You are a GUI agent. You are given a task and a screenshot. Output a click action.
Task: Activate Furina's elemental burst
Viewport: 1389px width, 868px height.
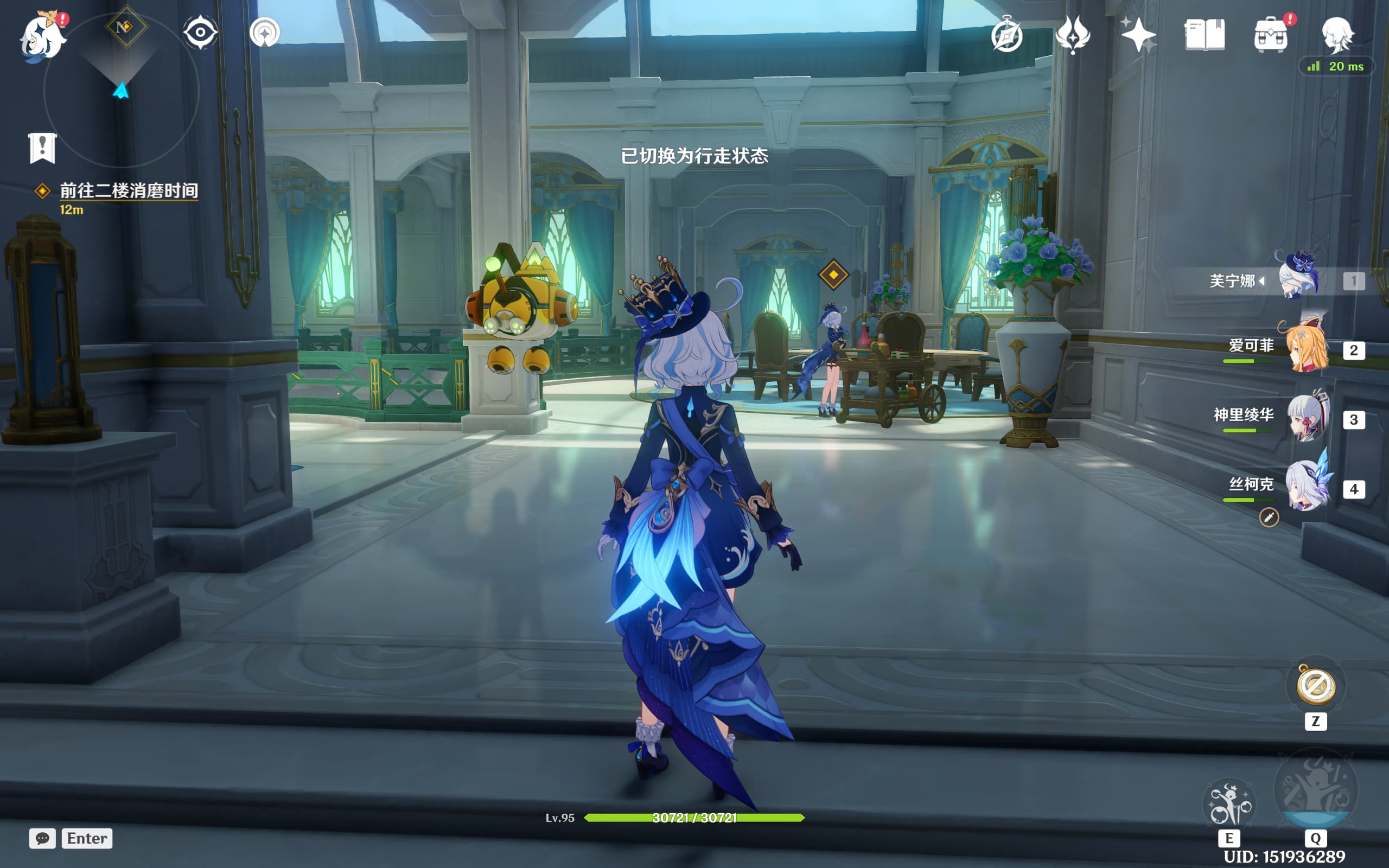(x=1316, y=792)
